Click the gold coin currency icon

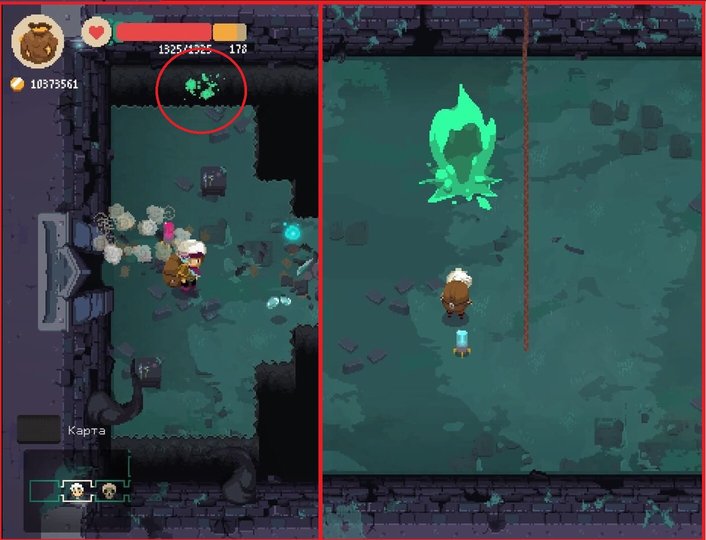click(17, 84)
